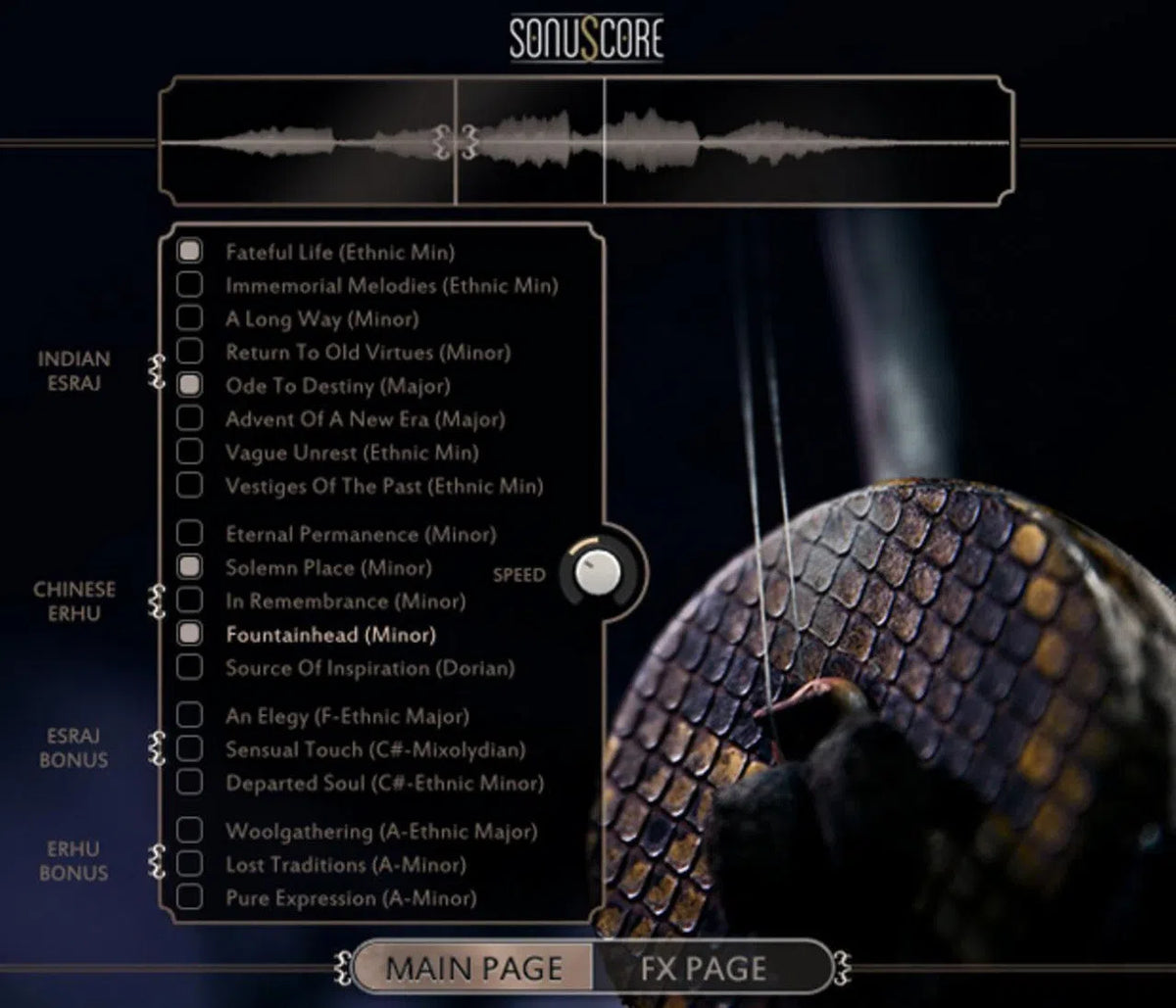Toggle the highlighted Fountainhead (Minor) phrase
The image size is (1176, 1008).
pyautogui.click(x=189, y=634)
